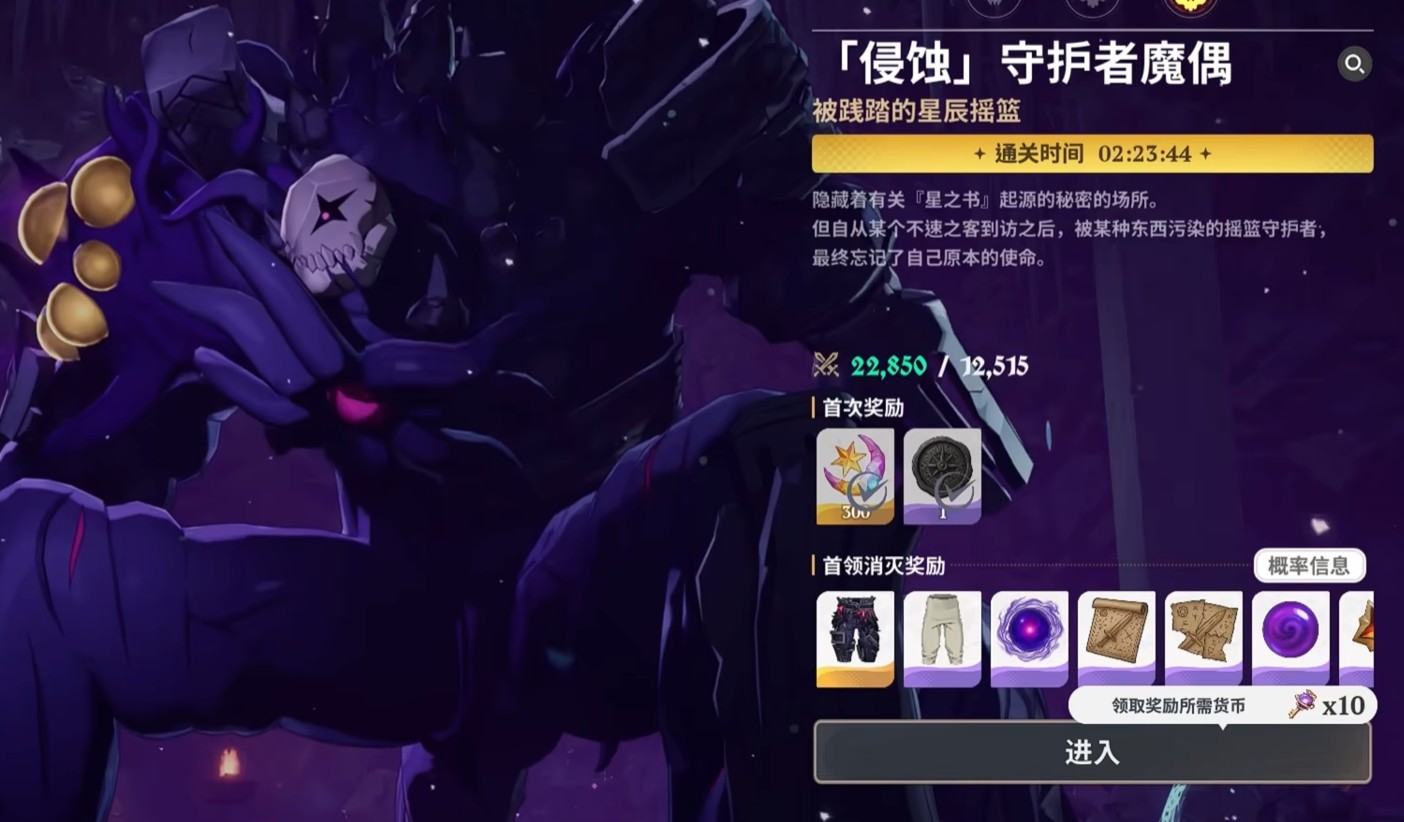Click the 通关时间 02:23:44 progress banner
Screen dimensions: 1404x822
(1092, 155)
